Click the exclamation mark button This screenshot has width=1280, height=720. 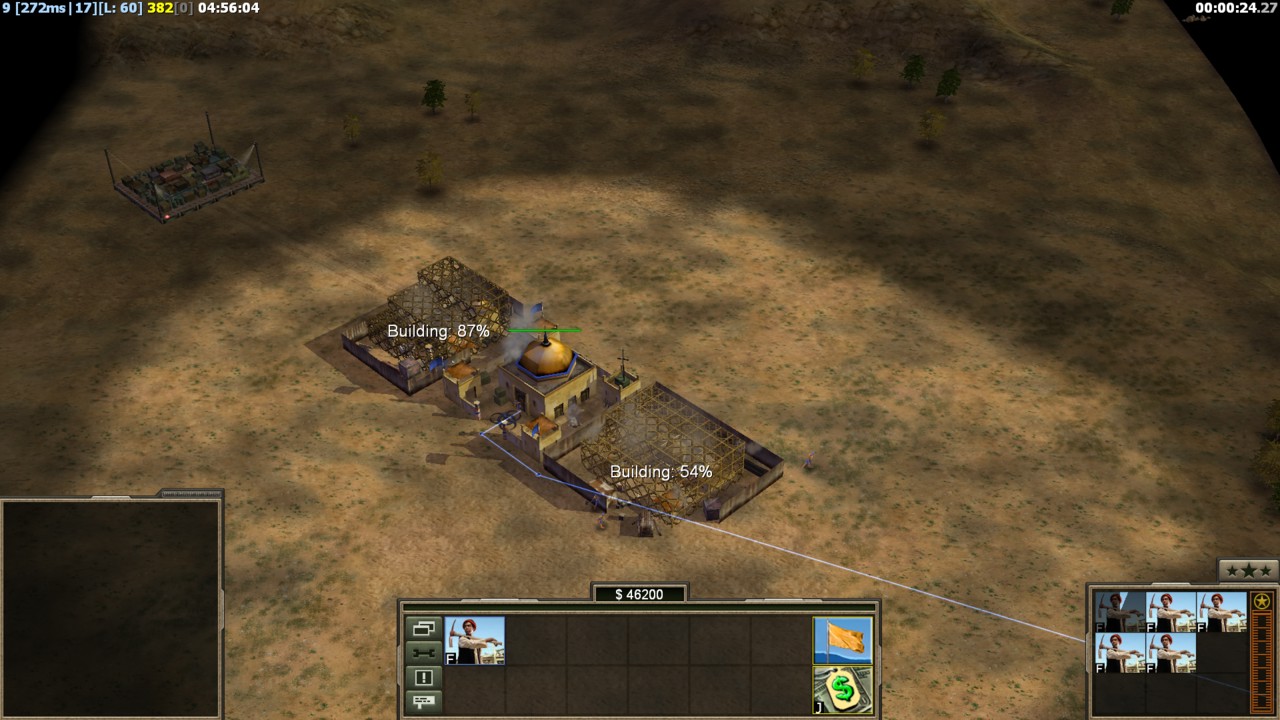pyautogui.click(x=423, y=677)
